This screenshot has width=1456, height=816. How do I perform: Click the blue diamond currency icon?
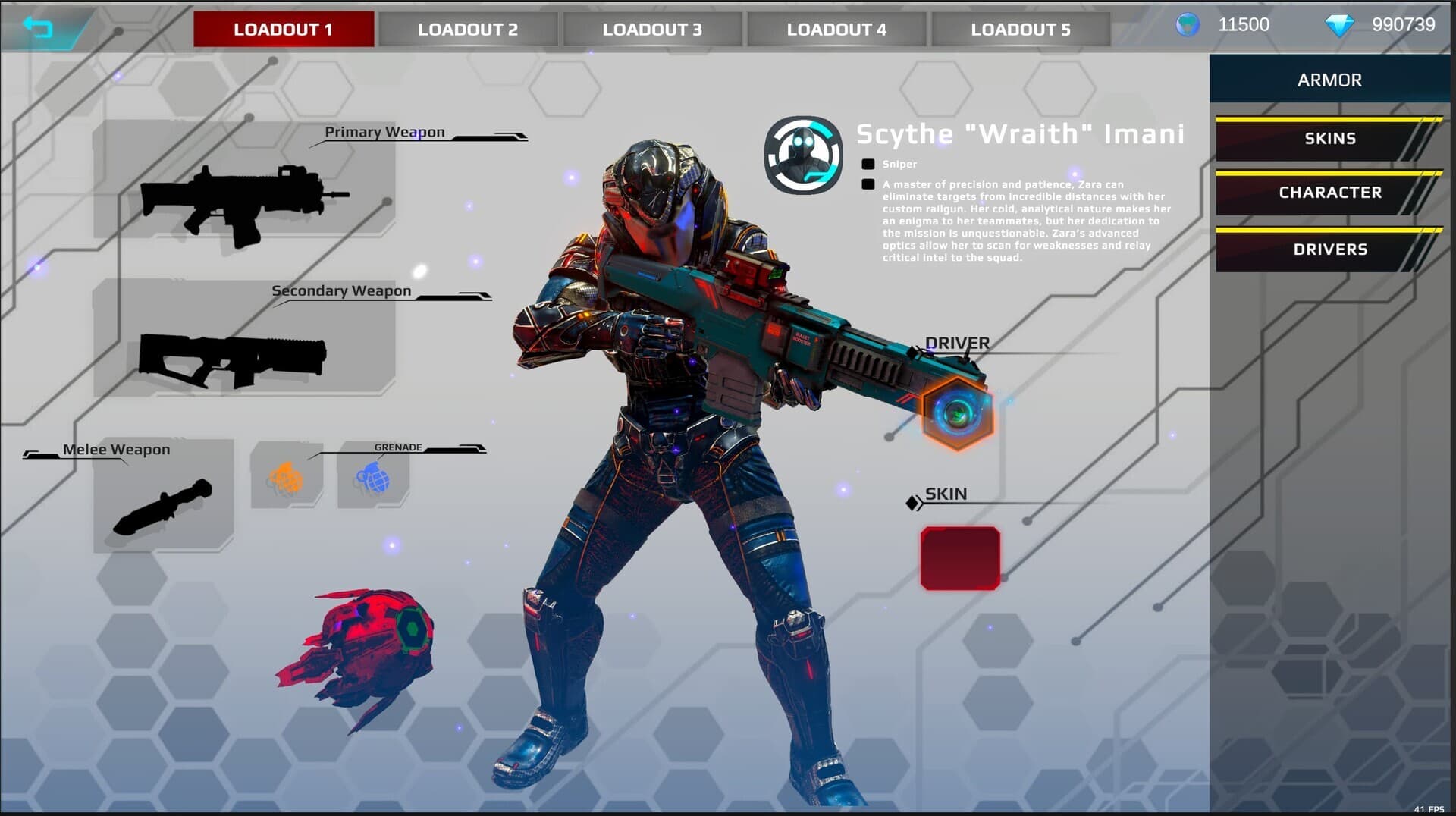pyautogui.click(x=1338, y=26)
